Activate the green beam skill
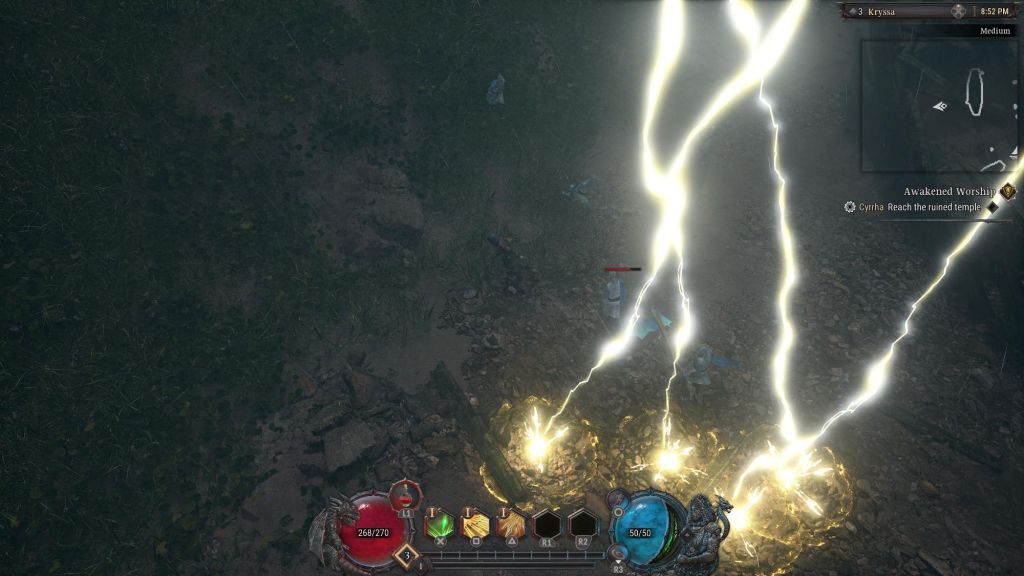The image size is (1024, 576). point(440,524)
